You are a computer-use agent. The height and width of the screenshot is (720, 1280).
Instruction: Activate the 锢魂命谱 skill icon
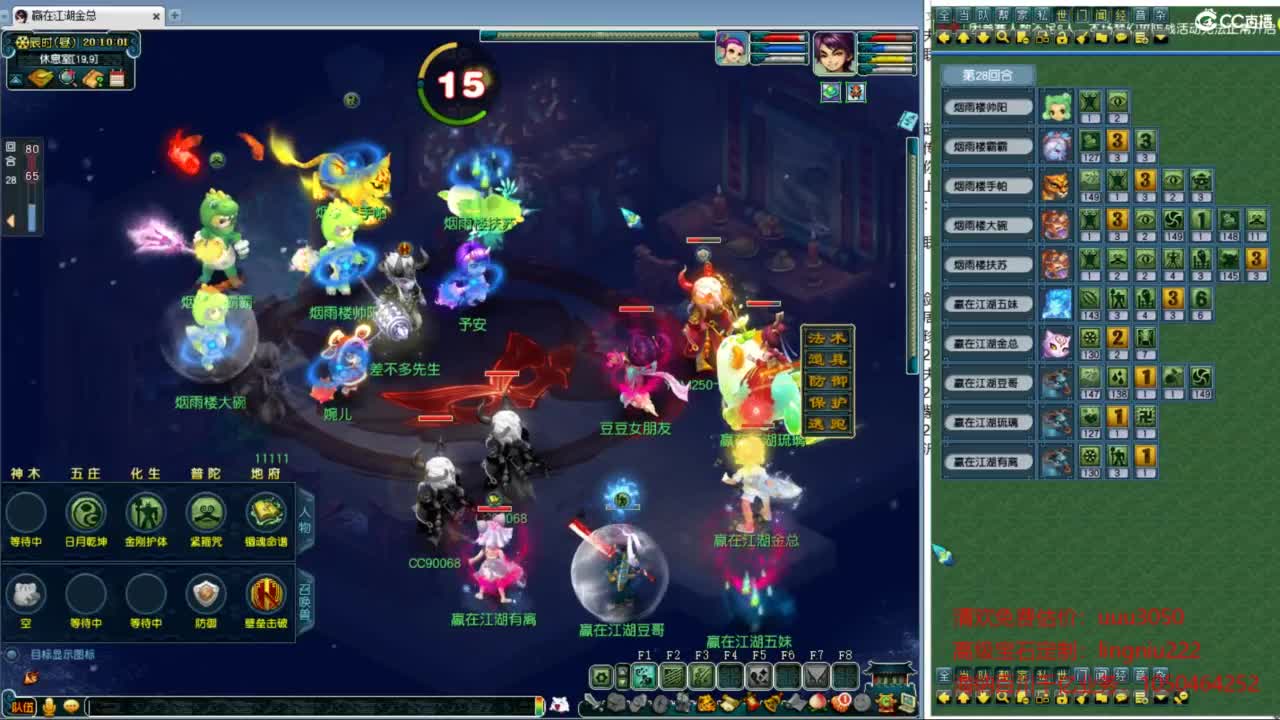[x=263, y=513]
